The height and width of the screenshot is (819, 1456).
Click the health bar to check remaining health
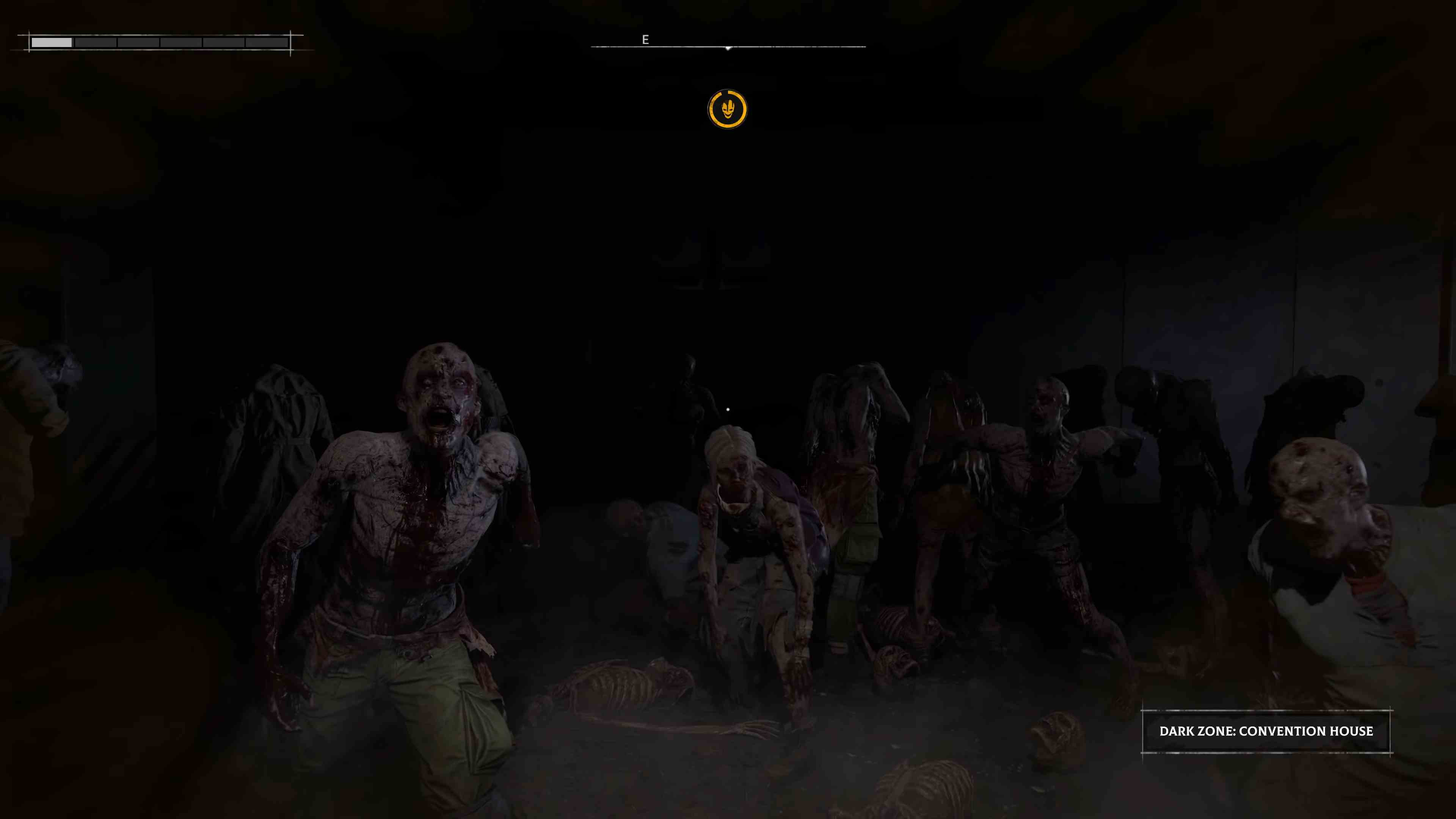point(158,42)
